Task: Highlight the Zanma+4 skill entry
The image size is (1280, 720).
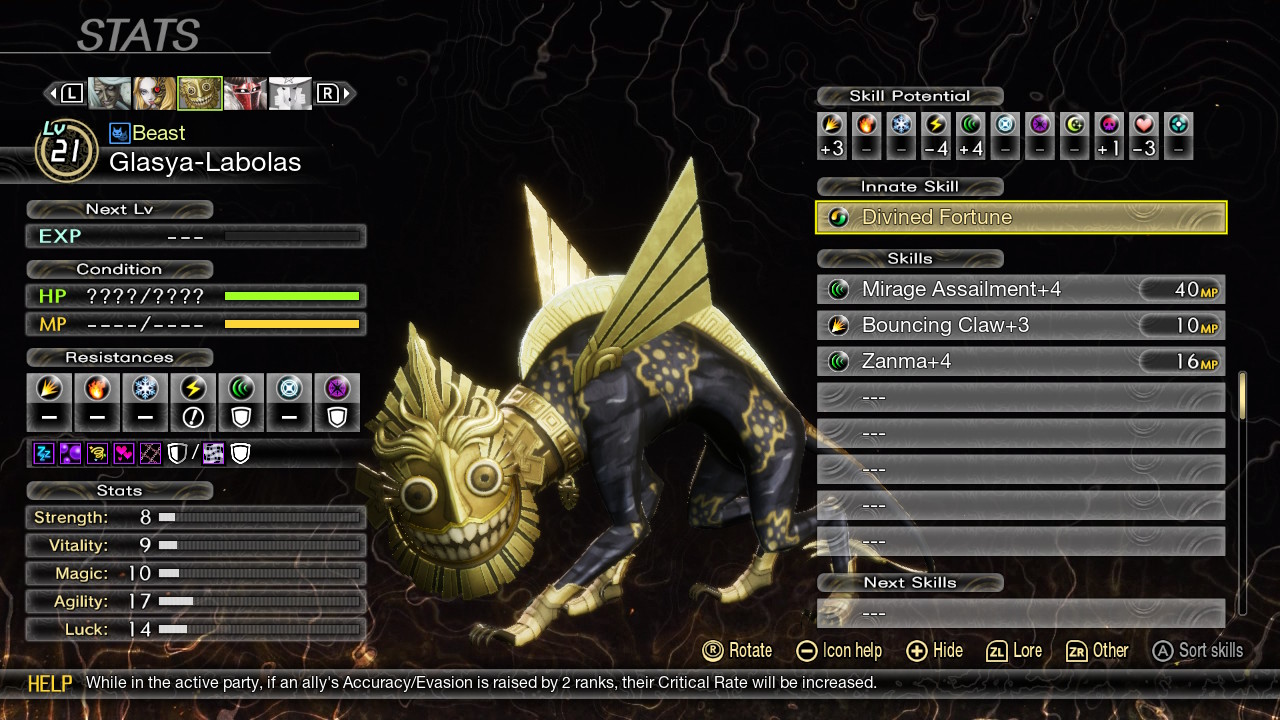Action: tap(1021, 362)
